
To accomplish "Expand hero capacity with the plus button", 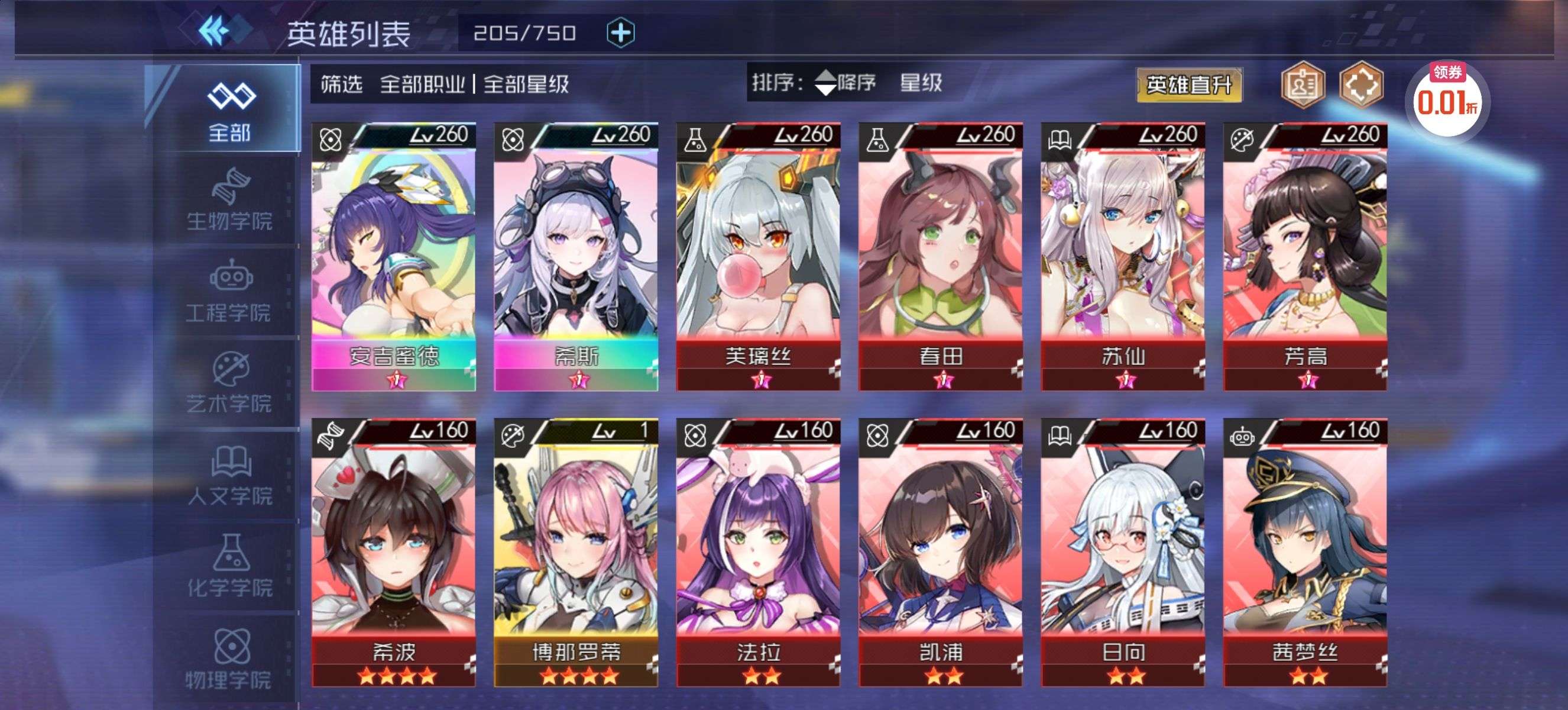I will pyautogui.click(x=620, y=33).
